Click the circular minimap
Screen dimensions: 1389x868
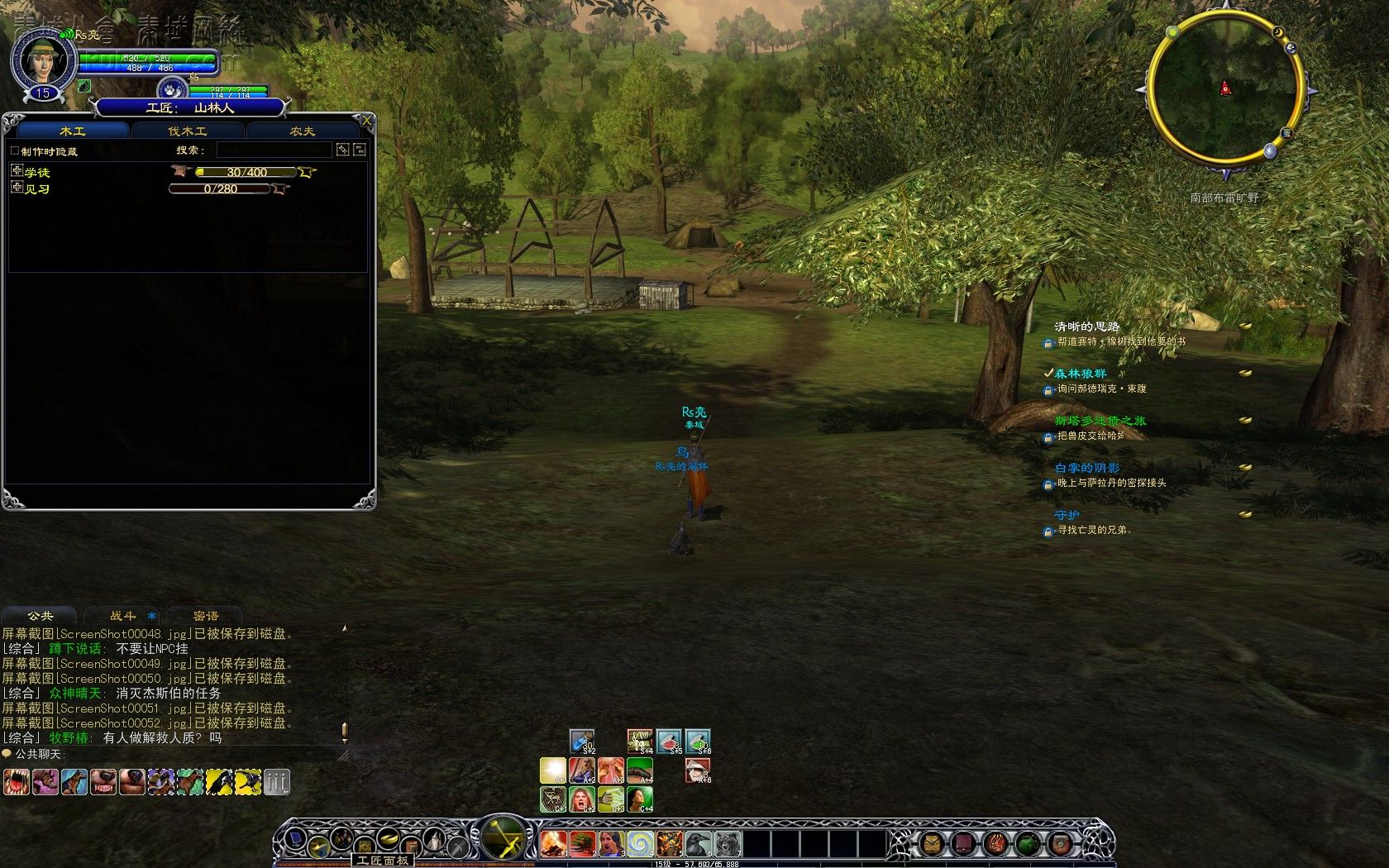pyautogui.click(x=1224, y=89)
